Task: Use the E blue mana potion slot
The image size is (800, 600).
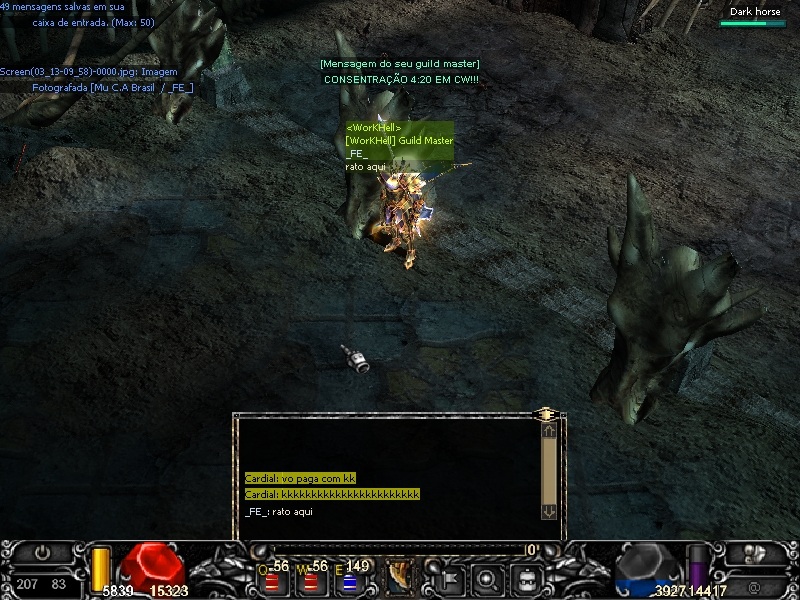Action: tap(349, 580)
